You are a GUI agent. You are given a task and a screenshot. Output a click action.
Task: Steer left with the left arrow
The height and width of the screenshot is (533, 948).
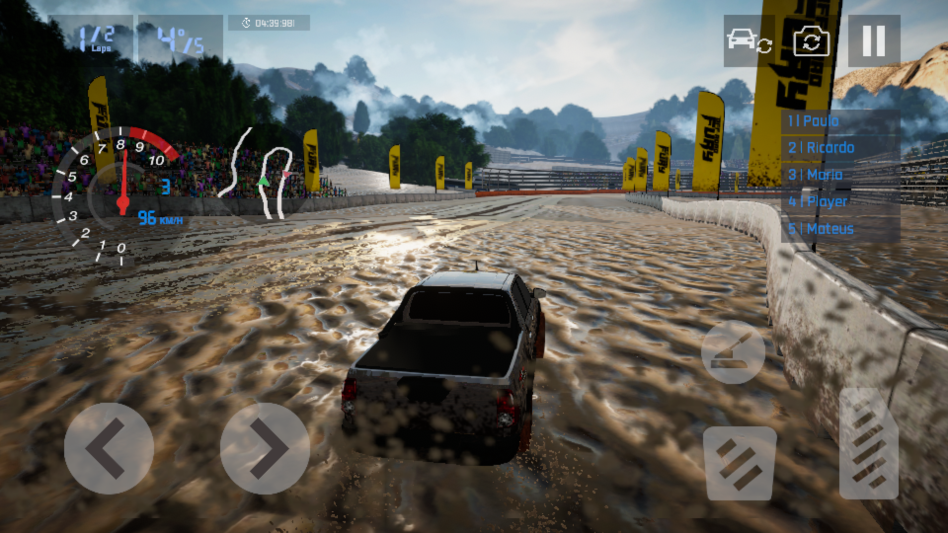coord(109,448)
